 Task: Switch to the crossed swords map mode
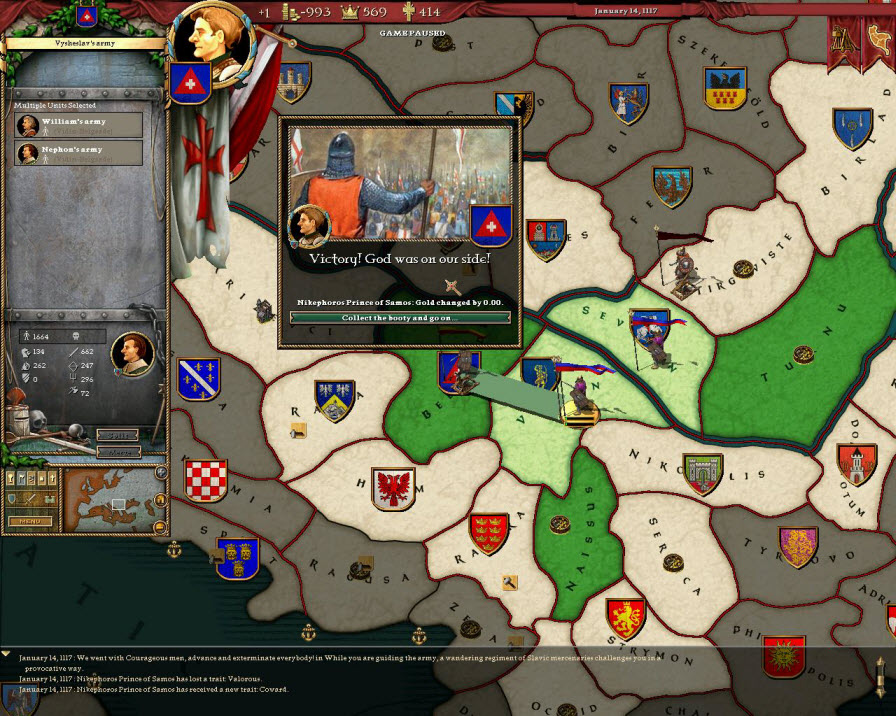point(30,499)
